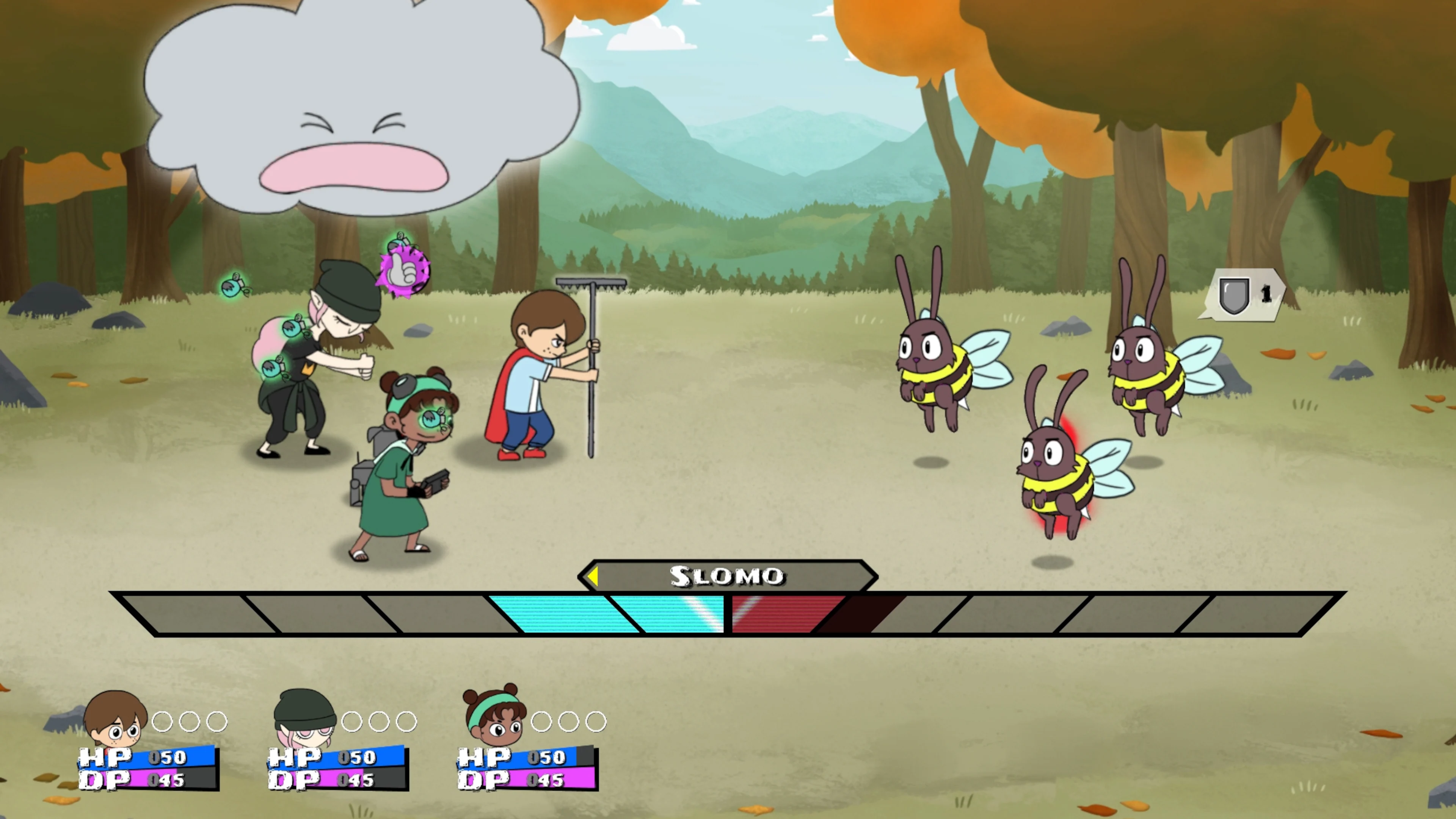Image resolution: width=1456 pixels, height=819 pixels.
Task: Click the yellow arrow to cycle to previous ability
Action: 594,577
